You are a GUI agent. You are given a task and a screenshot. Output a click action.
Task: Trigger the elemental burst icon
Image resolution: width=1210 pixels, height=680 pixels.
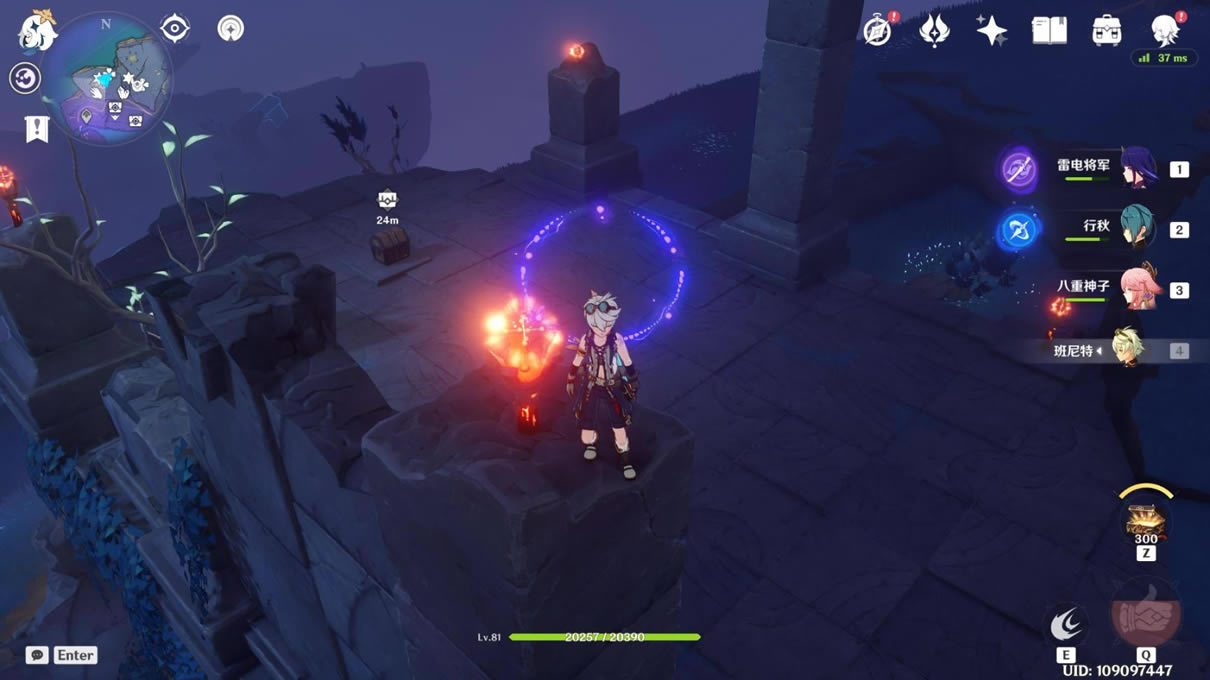pyautogui.click(x=1146, y=616)
